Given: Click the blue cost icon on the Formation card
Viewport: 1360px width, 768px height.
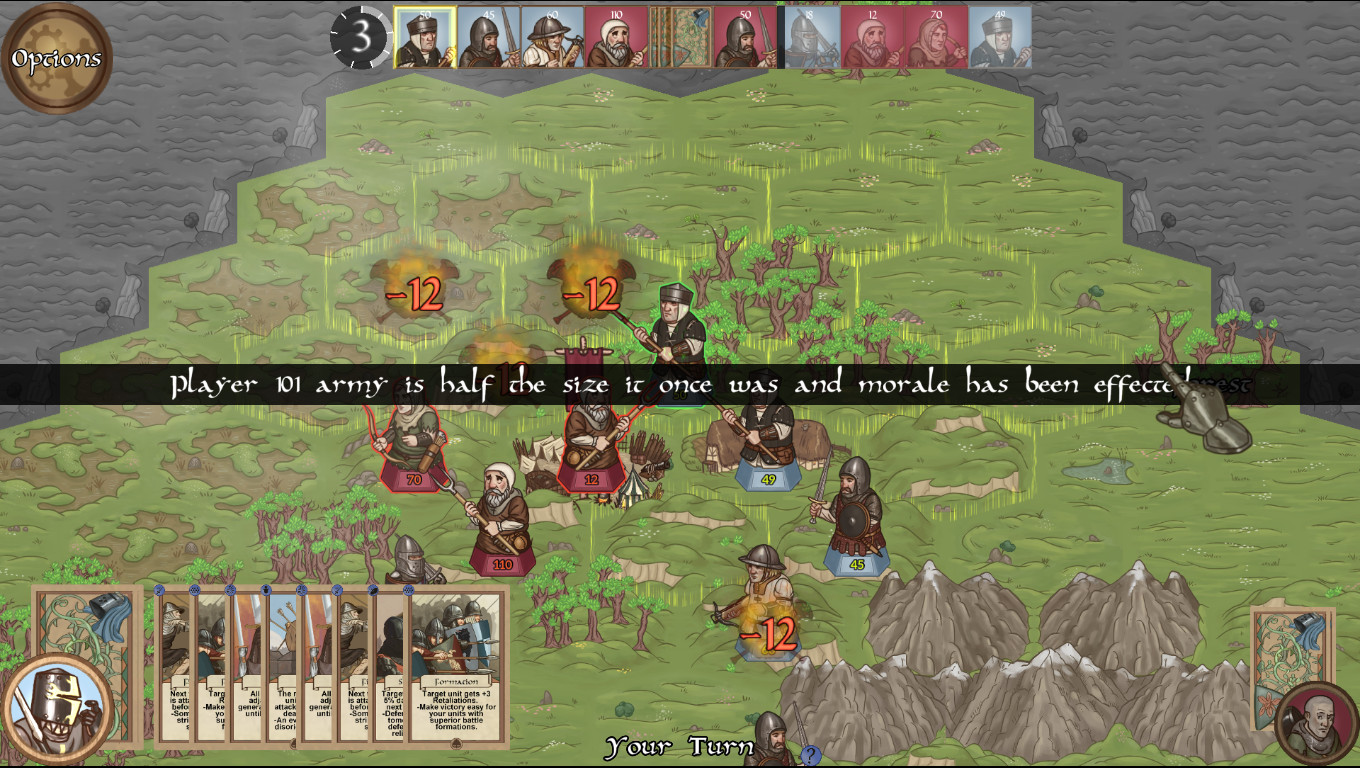Looking at the screenshot, I should (x=409, y=590).
